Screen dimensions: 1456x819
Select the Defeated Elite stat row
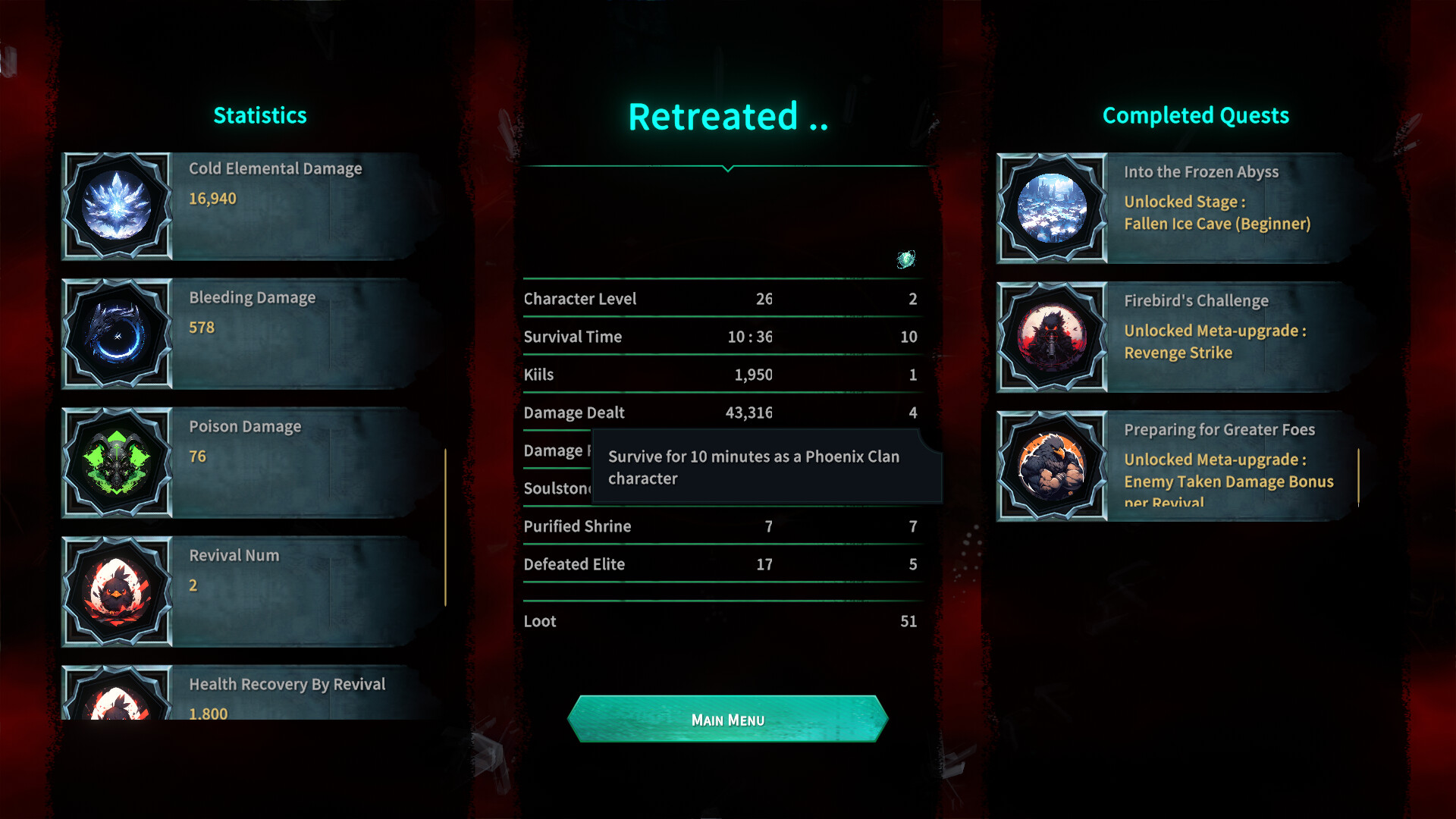pyautogui.click(x=720, y=564)
